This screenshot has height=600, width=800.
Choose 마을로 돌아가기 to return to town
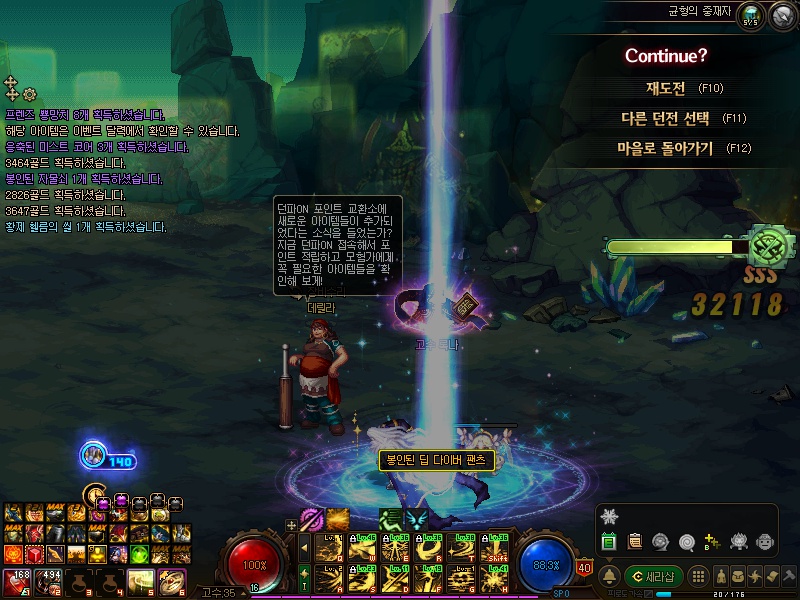point(665,148)
